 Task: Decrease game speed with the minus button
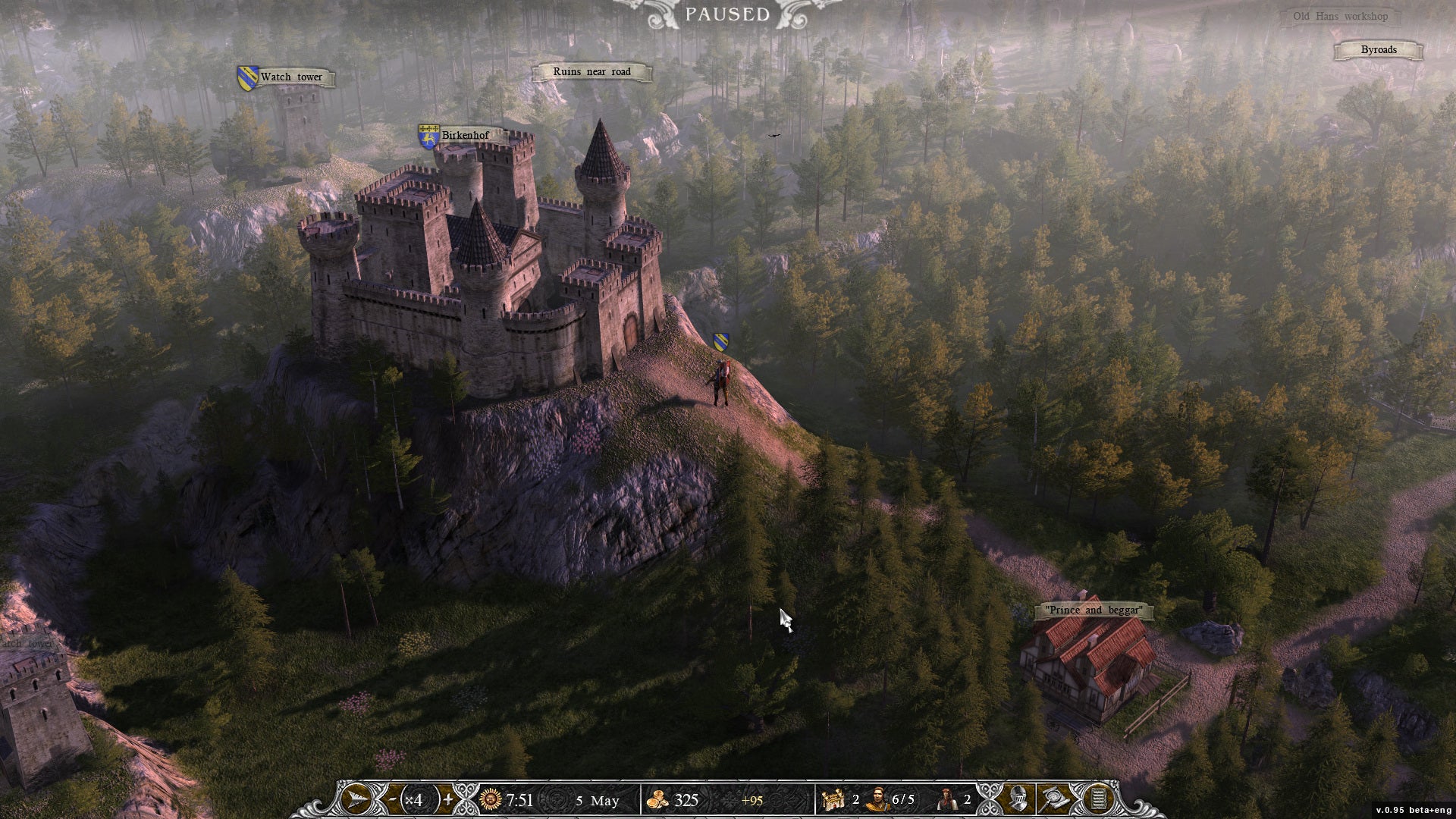[x=392, y=799]
